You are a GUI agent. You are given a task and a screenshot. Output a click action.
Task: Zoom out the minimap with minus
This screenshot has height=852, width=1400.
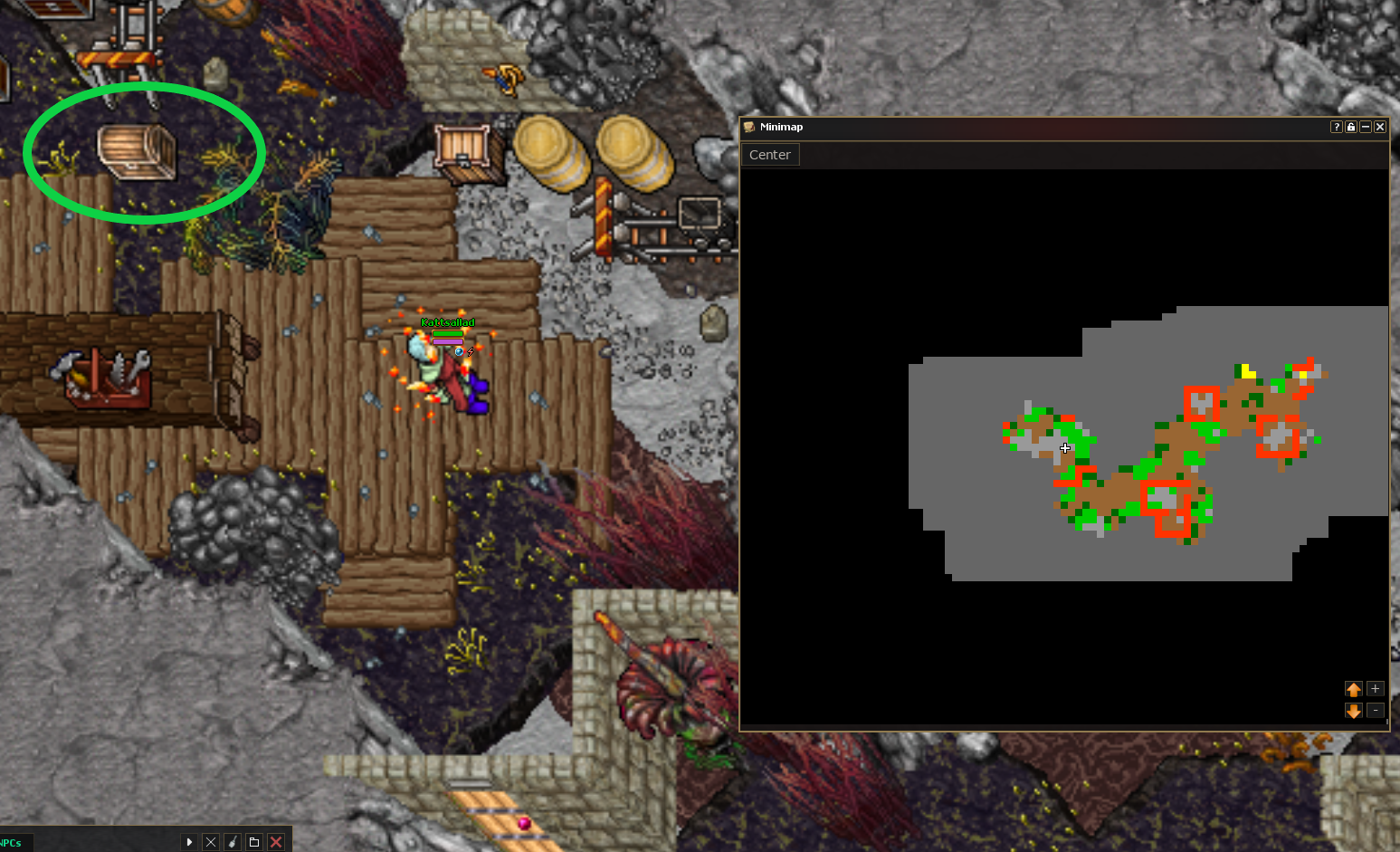click(1376, 711)
